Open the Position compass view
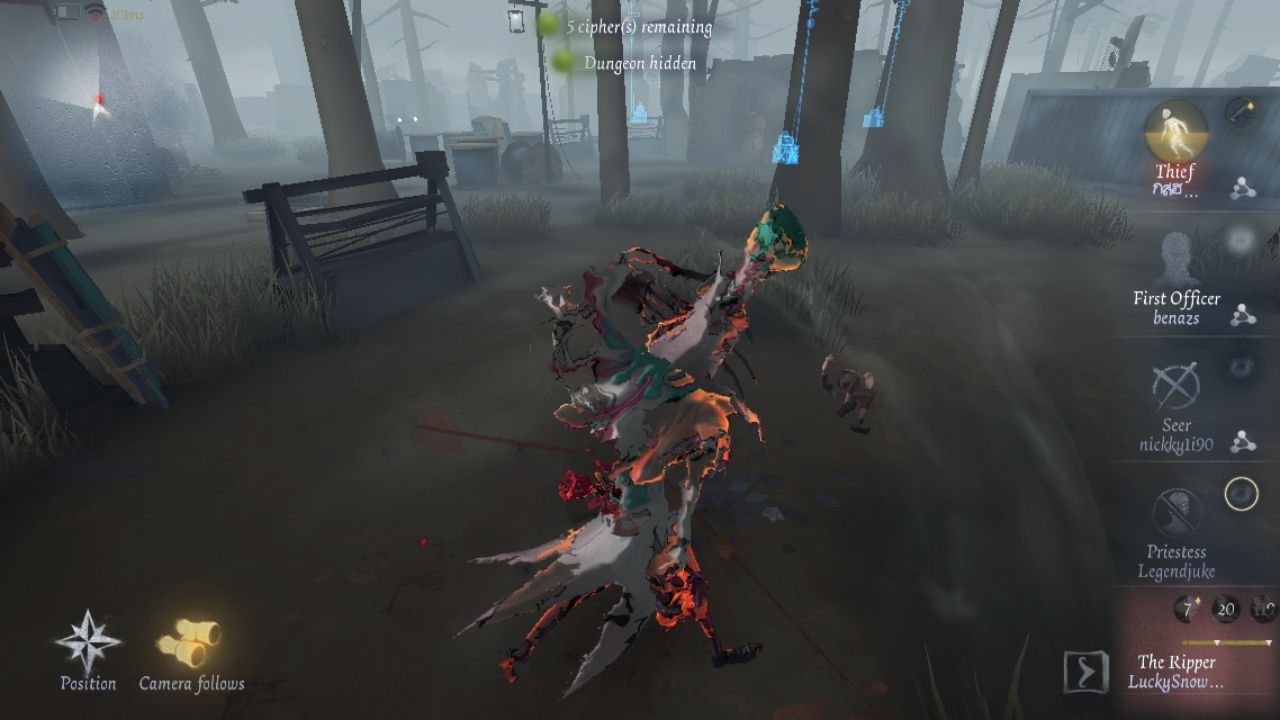The height and width of the screenshot is (720, 1280). (88, 643)
